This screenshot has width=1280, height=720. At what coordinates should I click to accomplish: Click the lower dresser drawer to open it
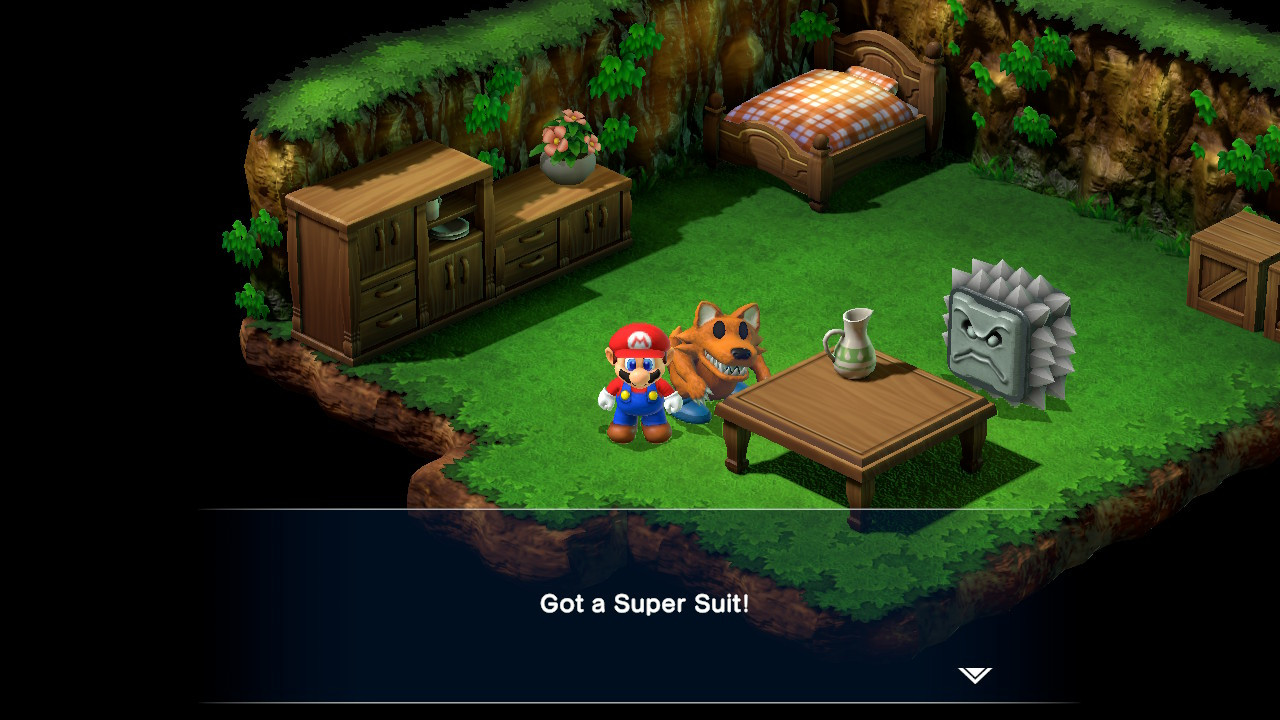click(387, 320)
